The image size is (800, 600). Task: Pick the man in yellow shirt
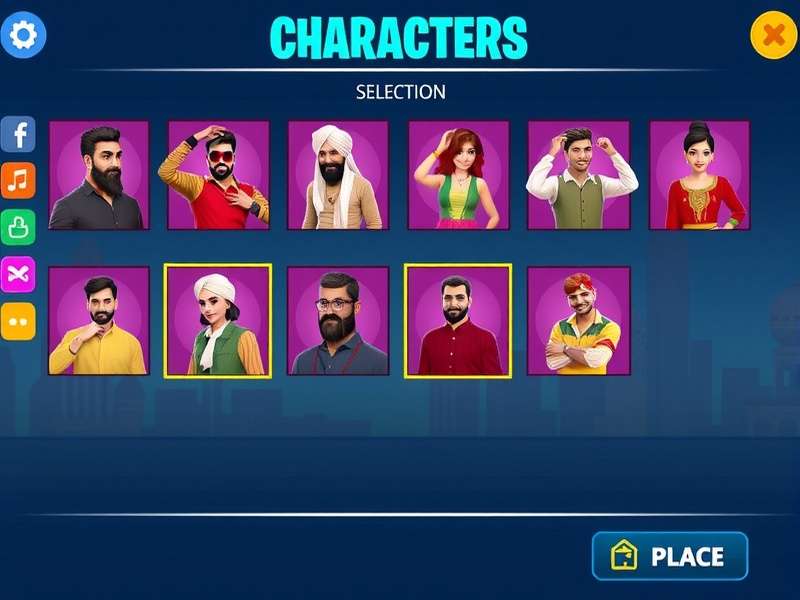(99, 321)
